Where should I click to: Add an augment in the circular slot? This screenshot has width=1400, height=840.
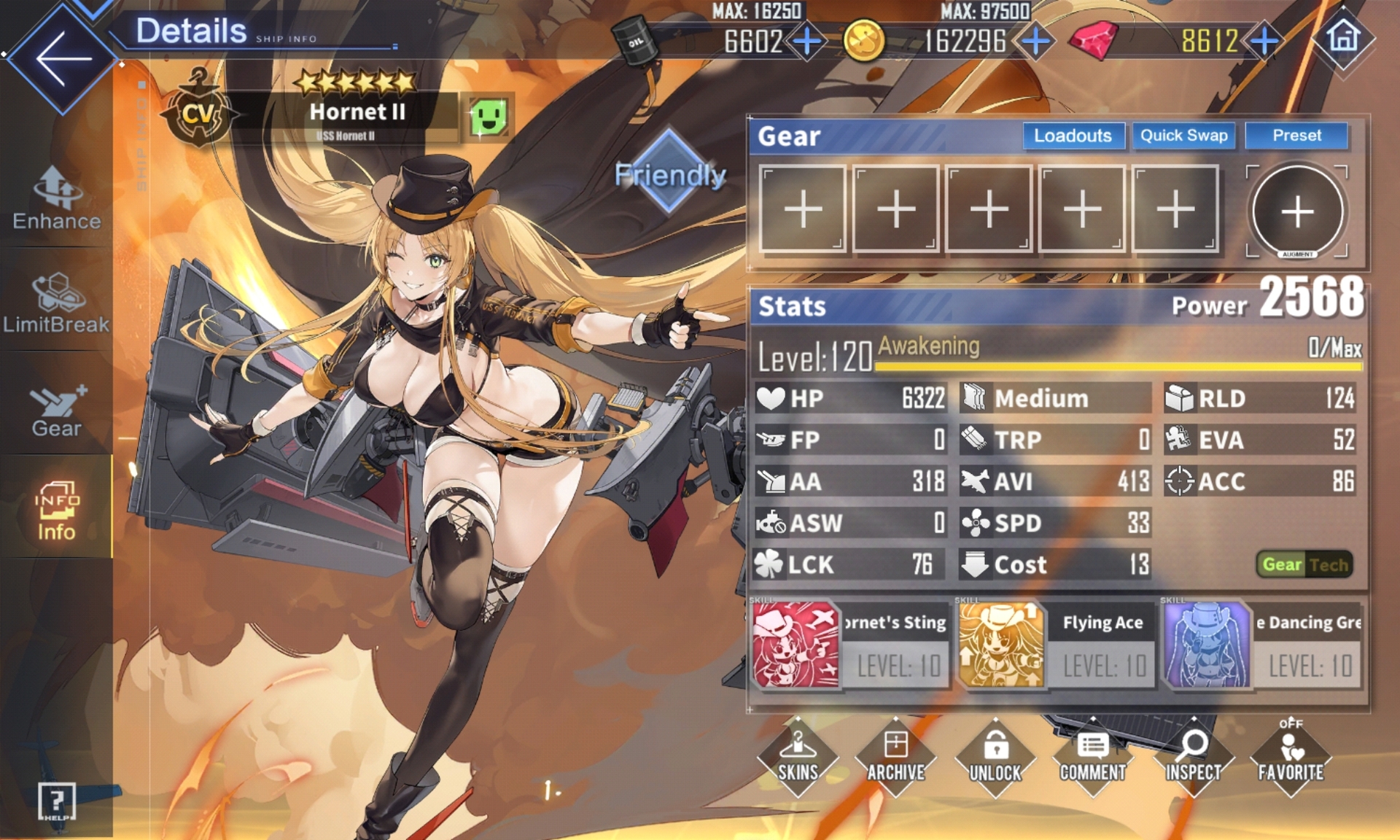pyautogui.click(x=1297, y=211)
